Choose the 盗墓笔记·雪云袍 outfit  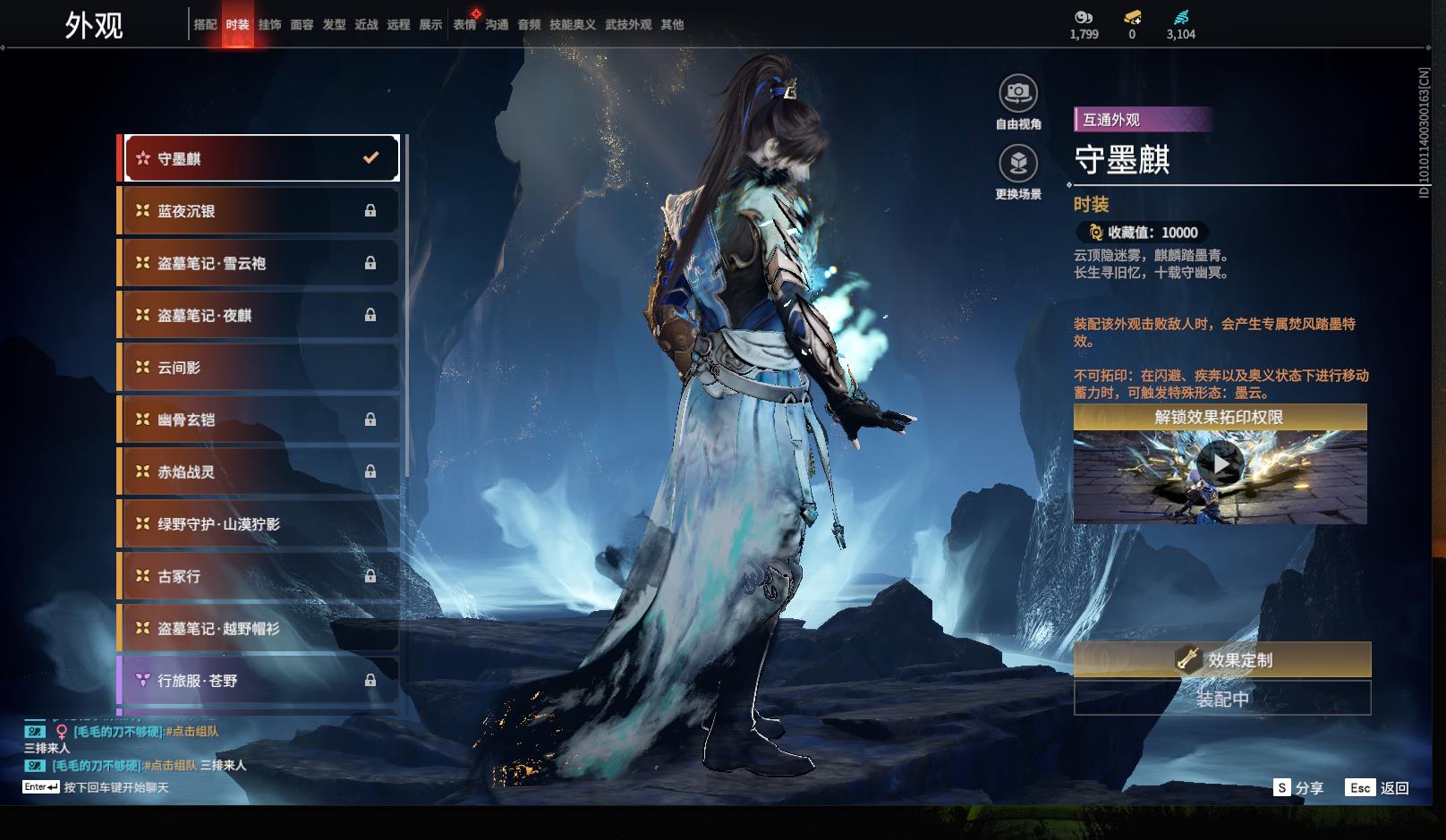(x=259, y=263)
